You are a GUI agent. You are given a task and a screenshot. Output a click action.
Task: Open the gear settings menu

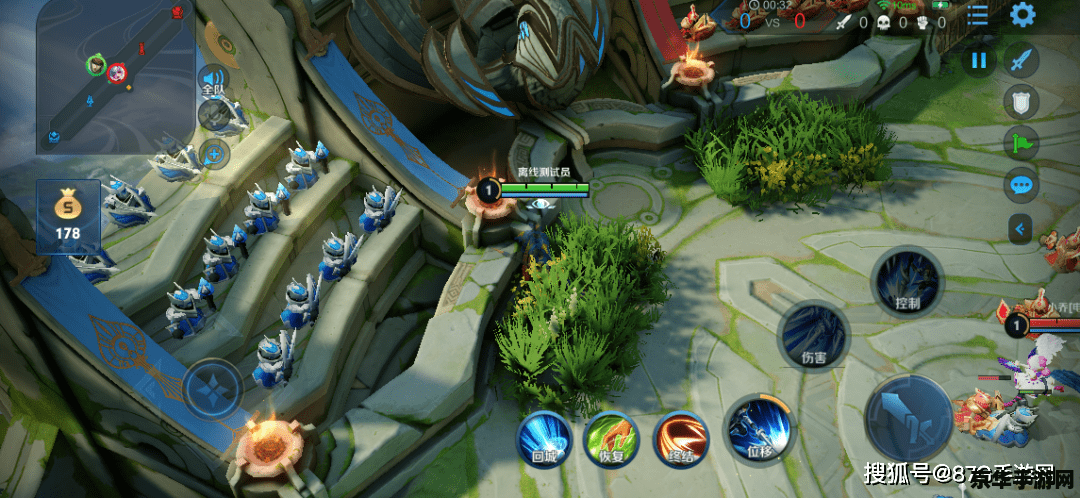point(1022,15)
